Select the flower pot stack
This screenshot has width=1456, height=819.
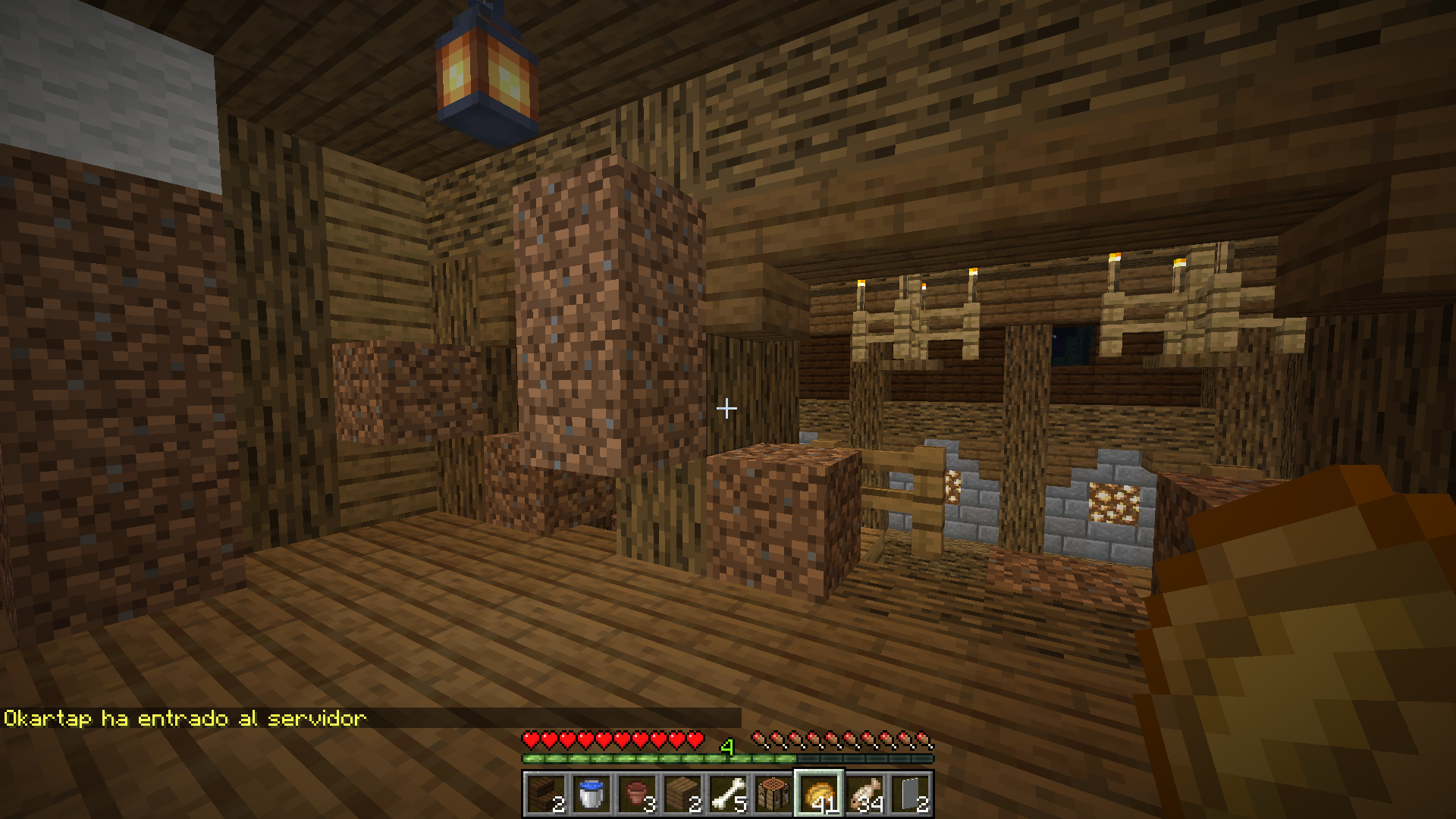(x=637, y=794)
